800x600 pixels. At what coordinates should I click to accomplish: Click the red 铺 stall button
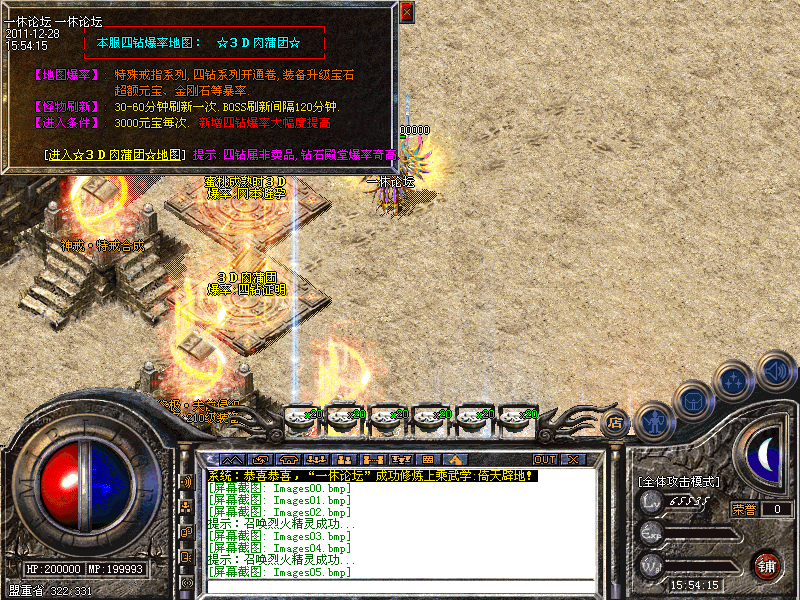tap(766, 564)
